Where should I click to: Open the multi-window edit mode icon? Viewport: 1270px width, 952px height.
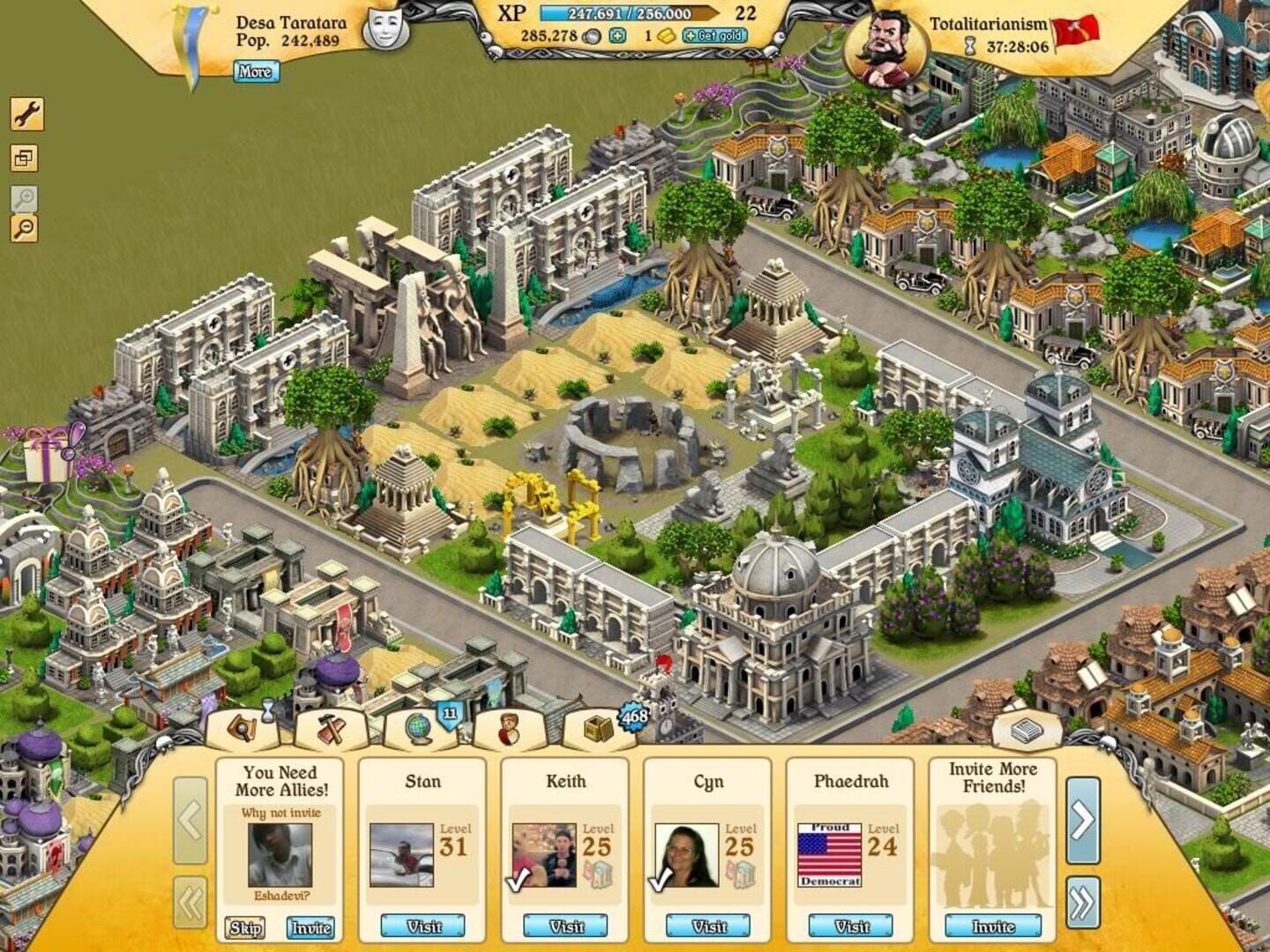(26, 157)
